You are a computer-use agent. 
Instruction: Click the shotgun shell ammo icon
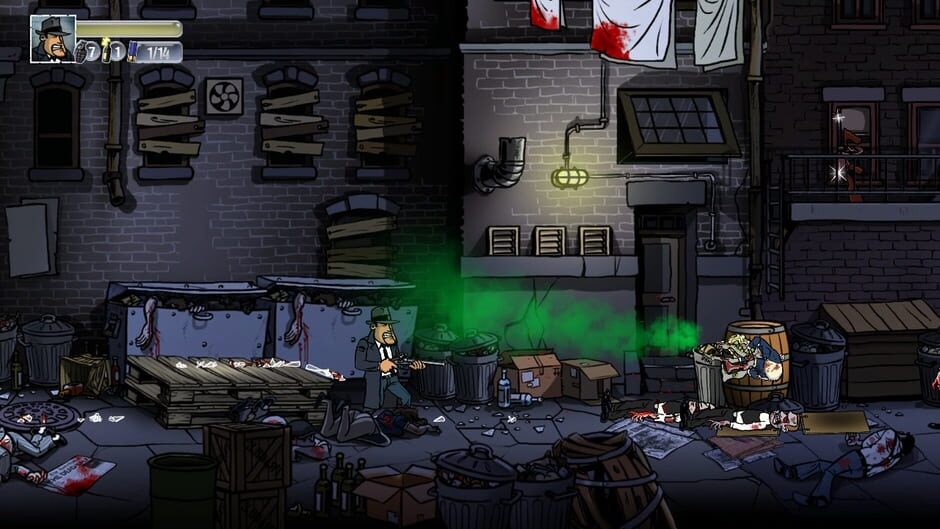(x=132, y=51)
